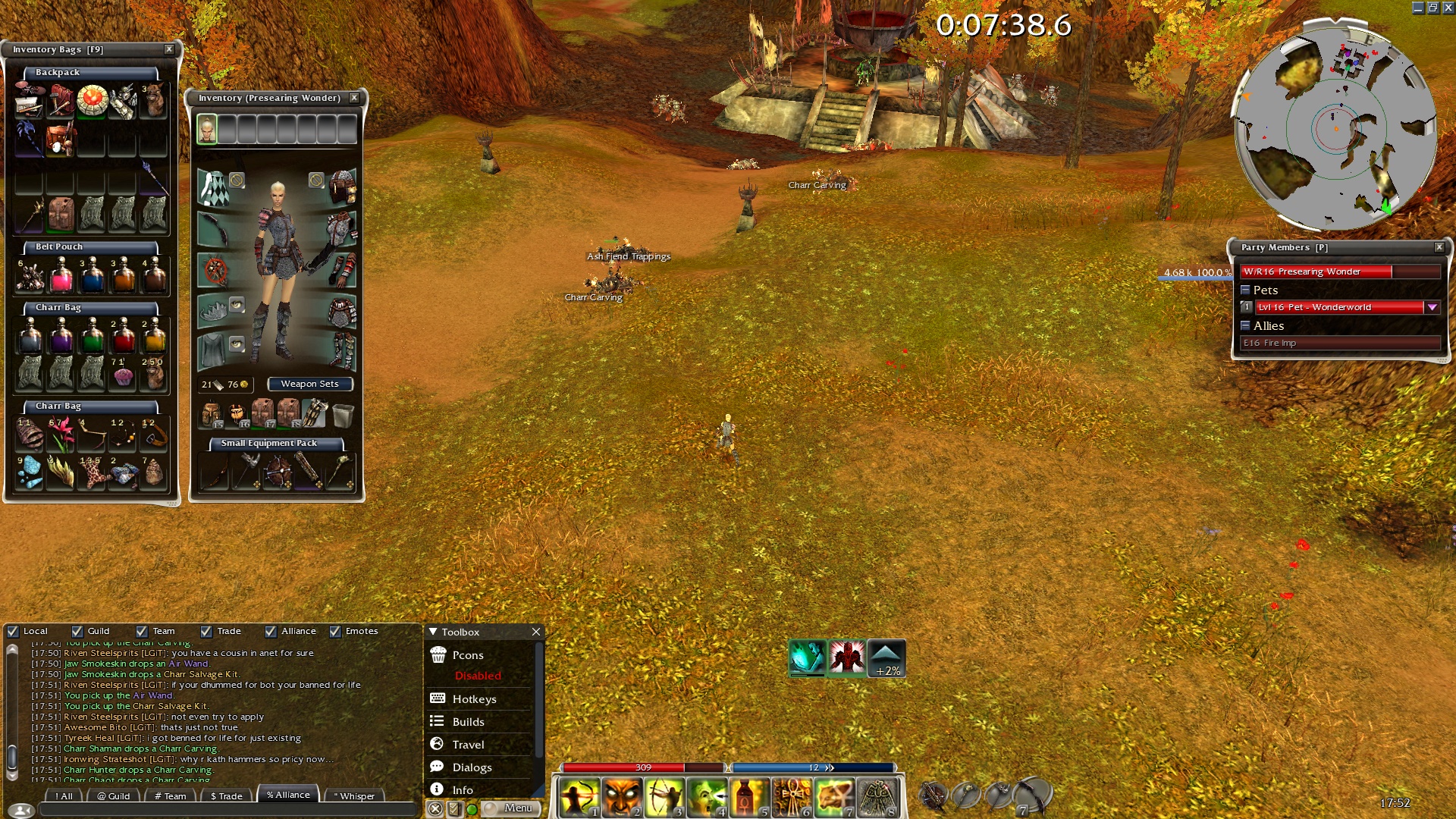This screenshot has width=1456, height=819.
Task: Close the Toolbox panel
Action: (x=536, y=632)
